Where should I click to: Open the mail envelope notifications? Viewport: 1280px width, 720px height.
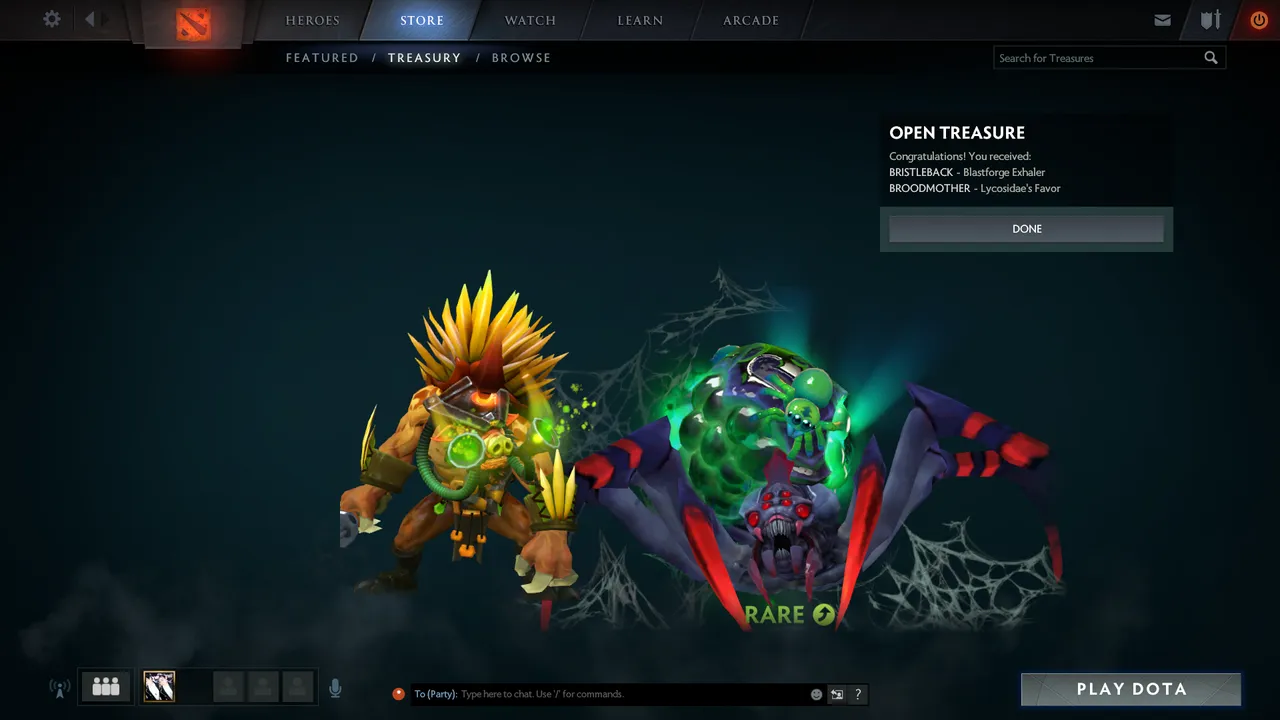pyautogui.click(x=1162, y=20)
